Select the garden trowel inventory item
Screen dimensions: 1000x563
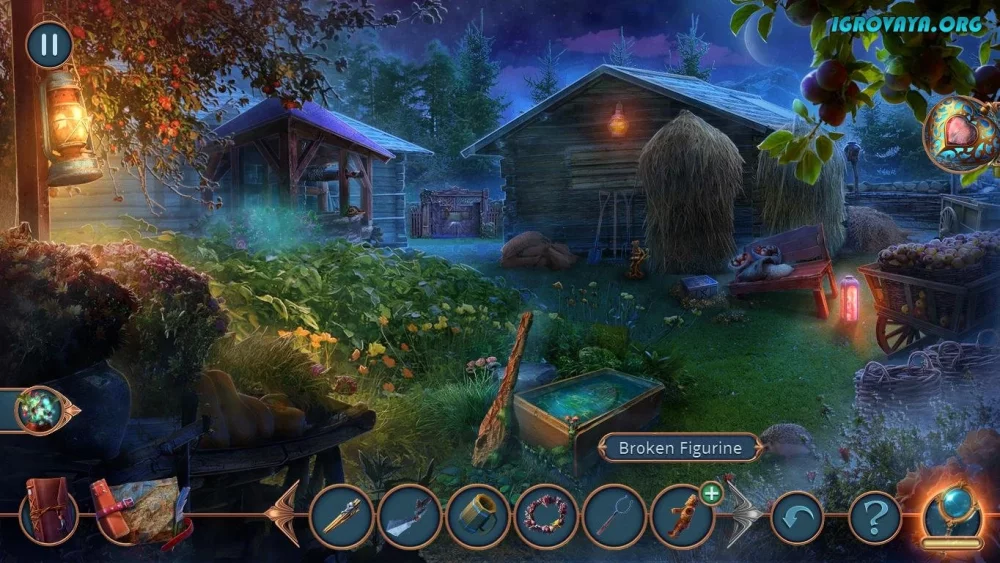click(x=410, y=516)
